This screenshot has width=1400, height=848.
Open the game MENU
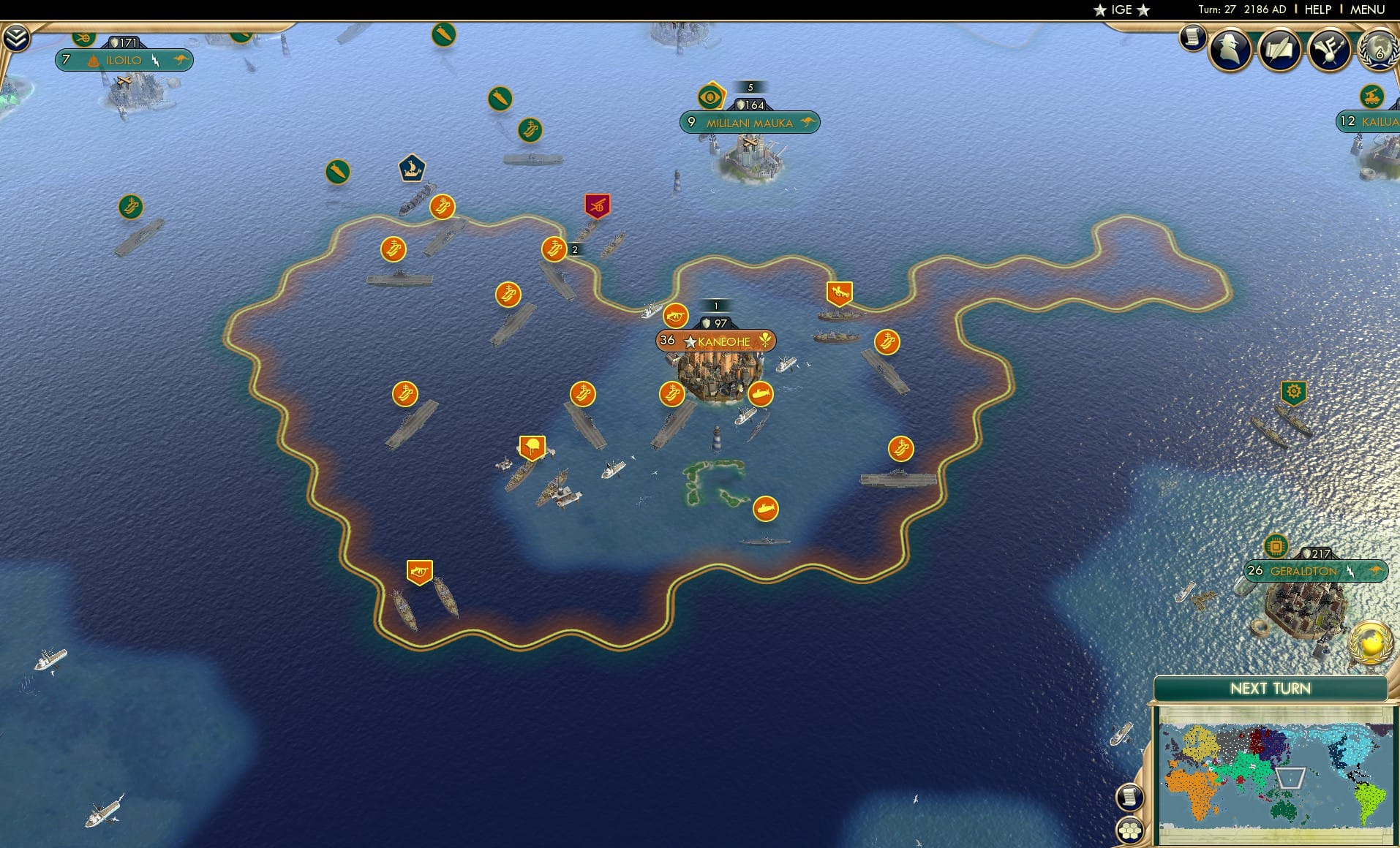pos(1369,10)
